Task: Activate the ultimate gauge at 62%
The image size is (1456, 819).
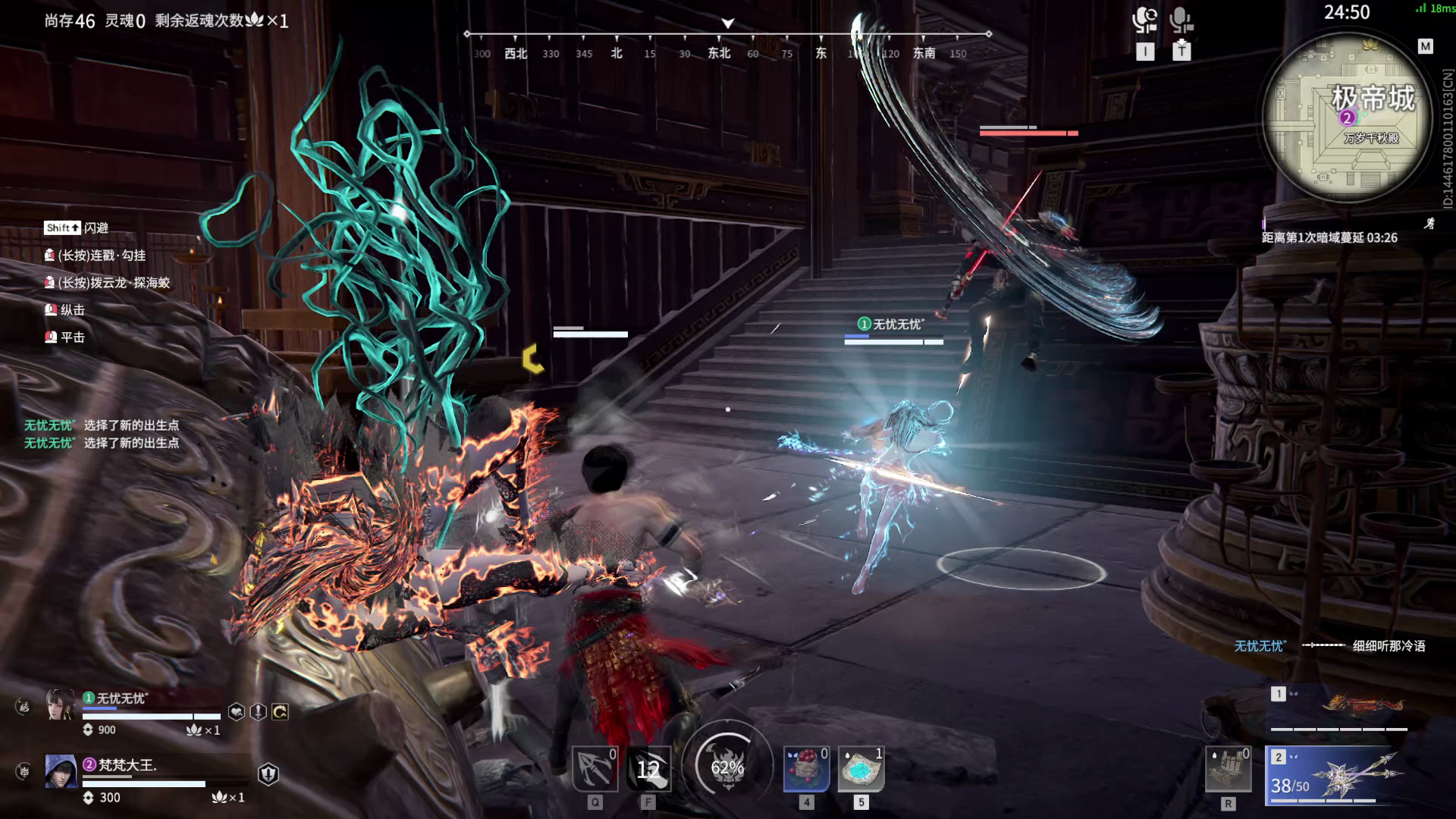Action: pos(727,767)
